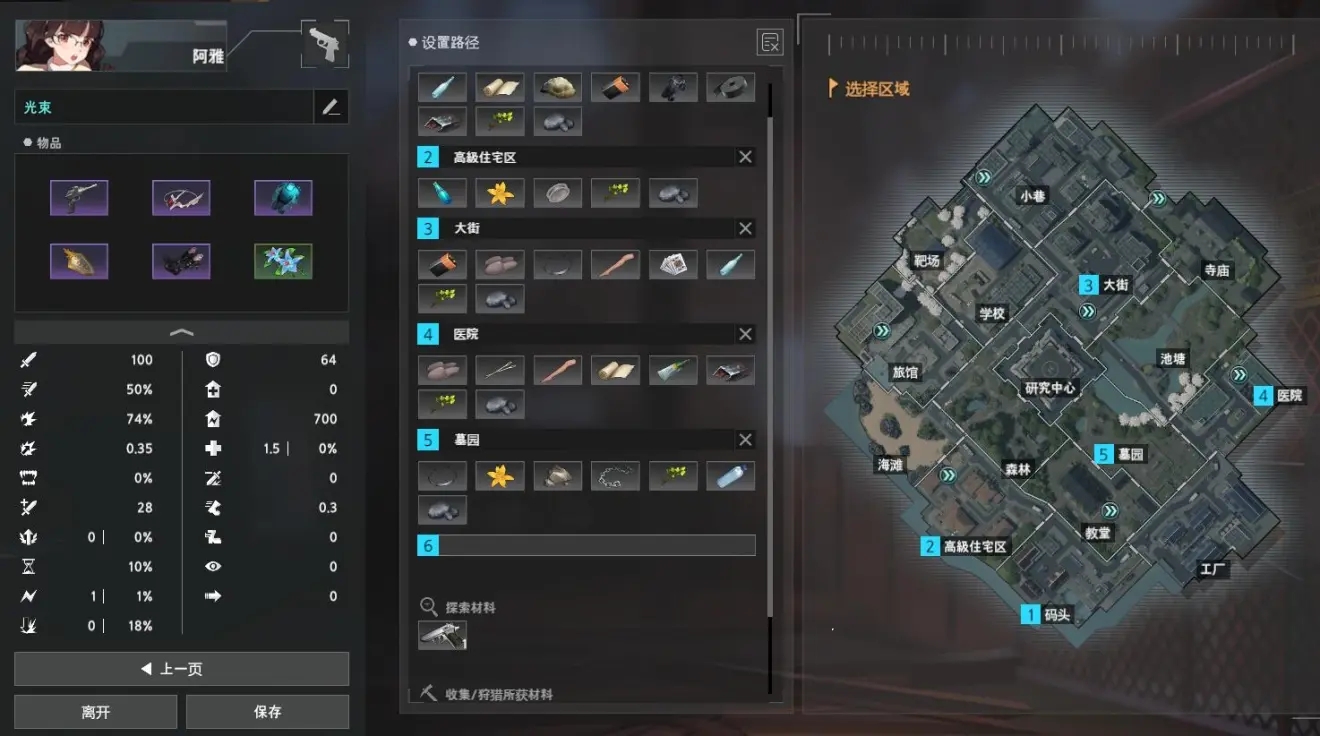Clear the route with top-right list icon
Image resolution: width=1320 pixels, height=736 pixels.
point(770,42)
